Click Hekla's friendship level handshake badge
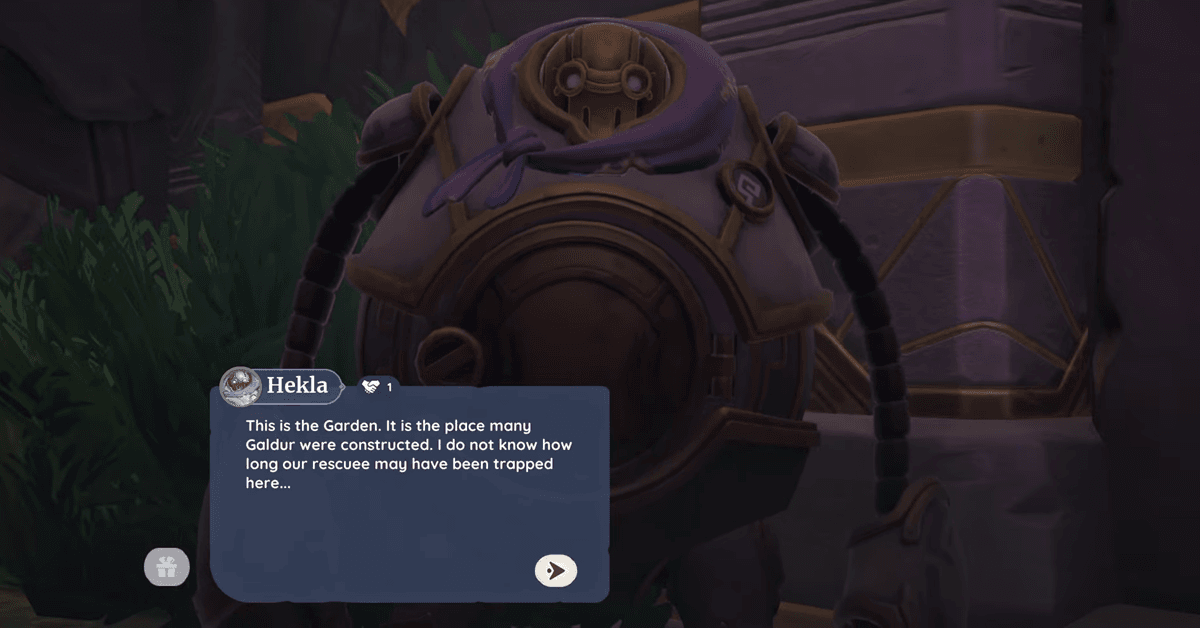 (376, 386)
